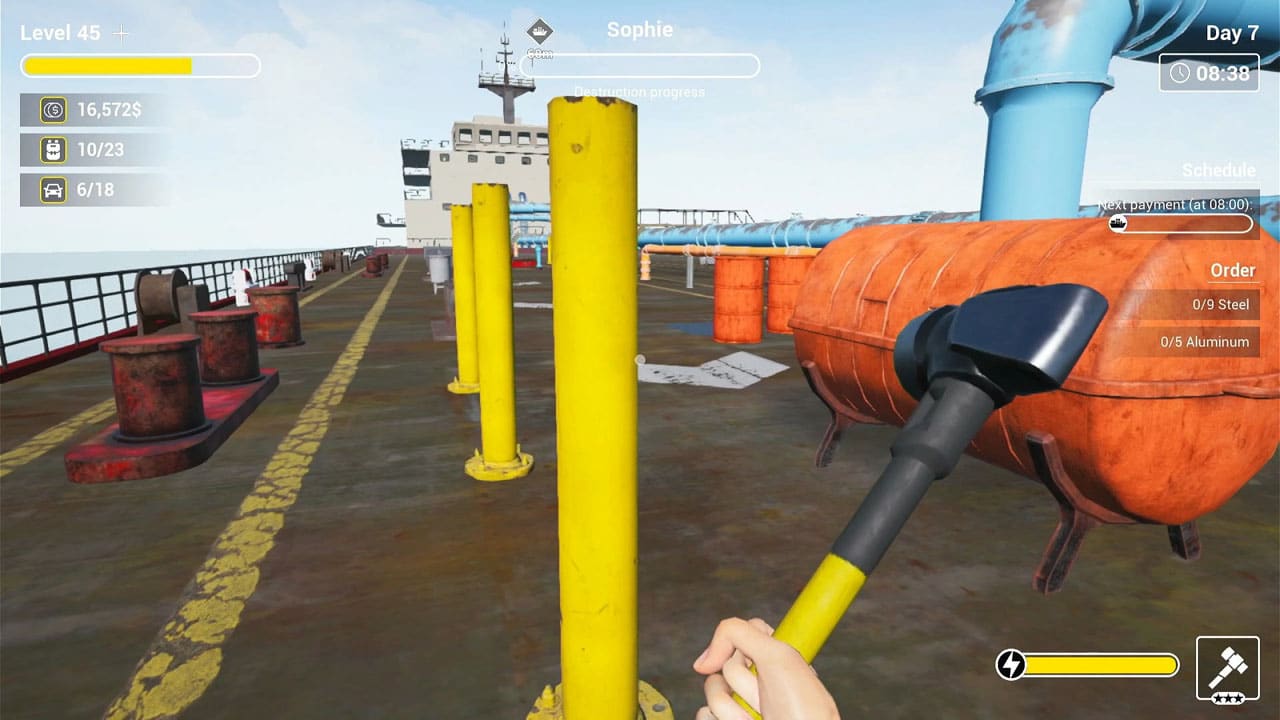
Task: Open the Schedule panel header
Action: (x=1219, y=170)
